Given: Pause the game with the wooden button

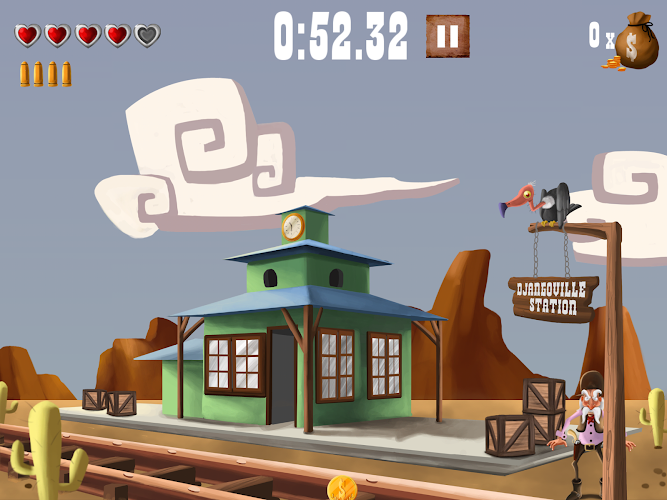Looking at the screenshot, I should click(447, 36).
